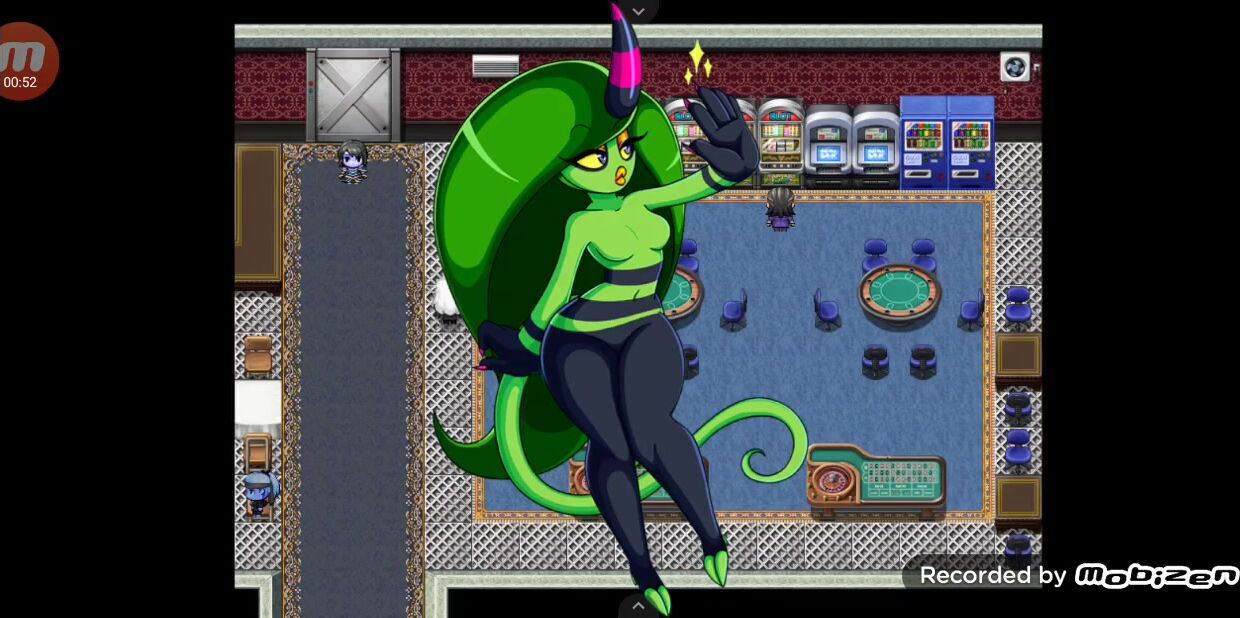Tap the red Mobizen recording timer button
The image size is (1240, 618).
pos(24,62)
